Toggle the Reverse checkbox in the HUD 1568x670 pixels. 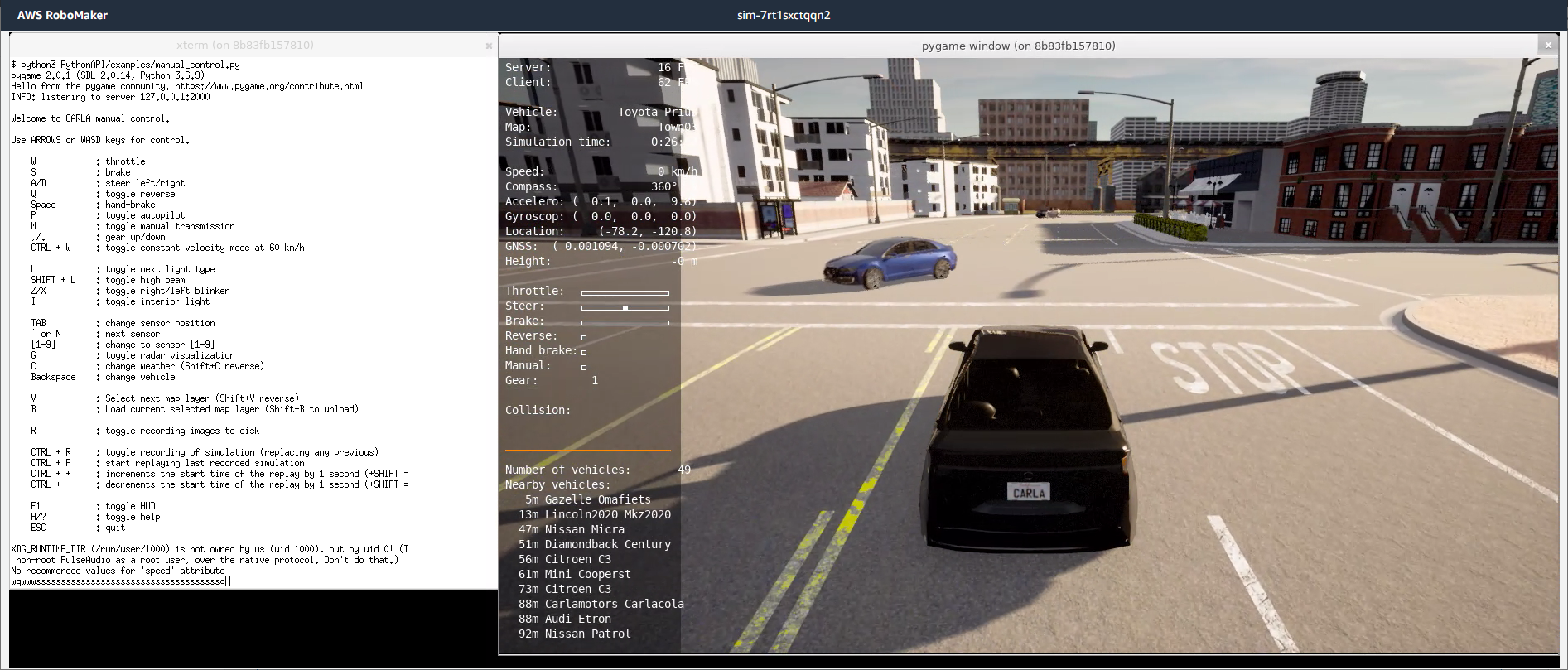click(584, 337)
